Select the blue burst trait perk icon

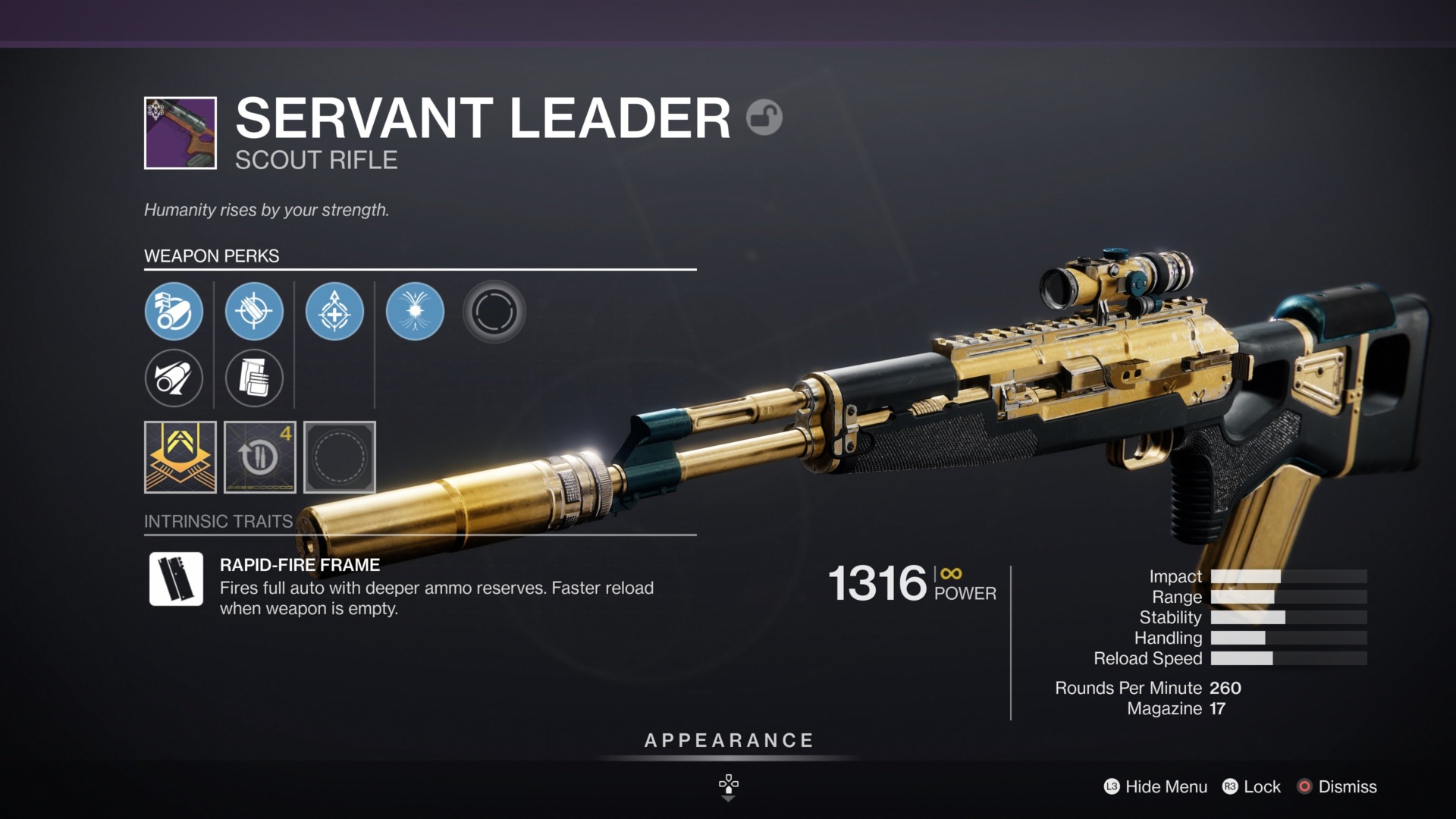click(415, 311)
